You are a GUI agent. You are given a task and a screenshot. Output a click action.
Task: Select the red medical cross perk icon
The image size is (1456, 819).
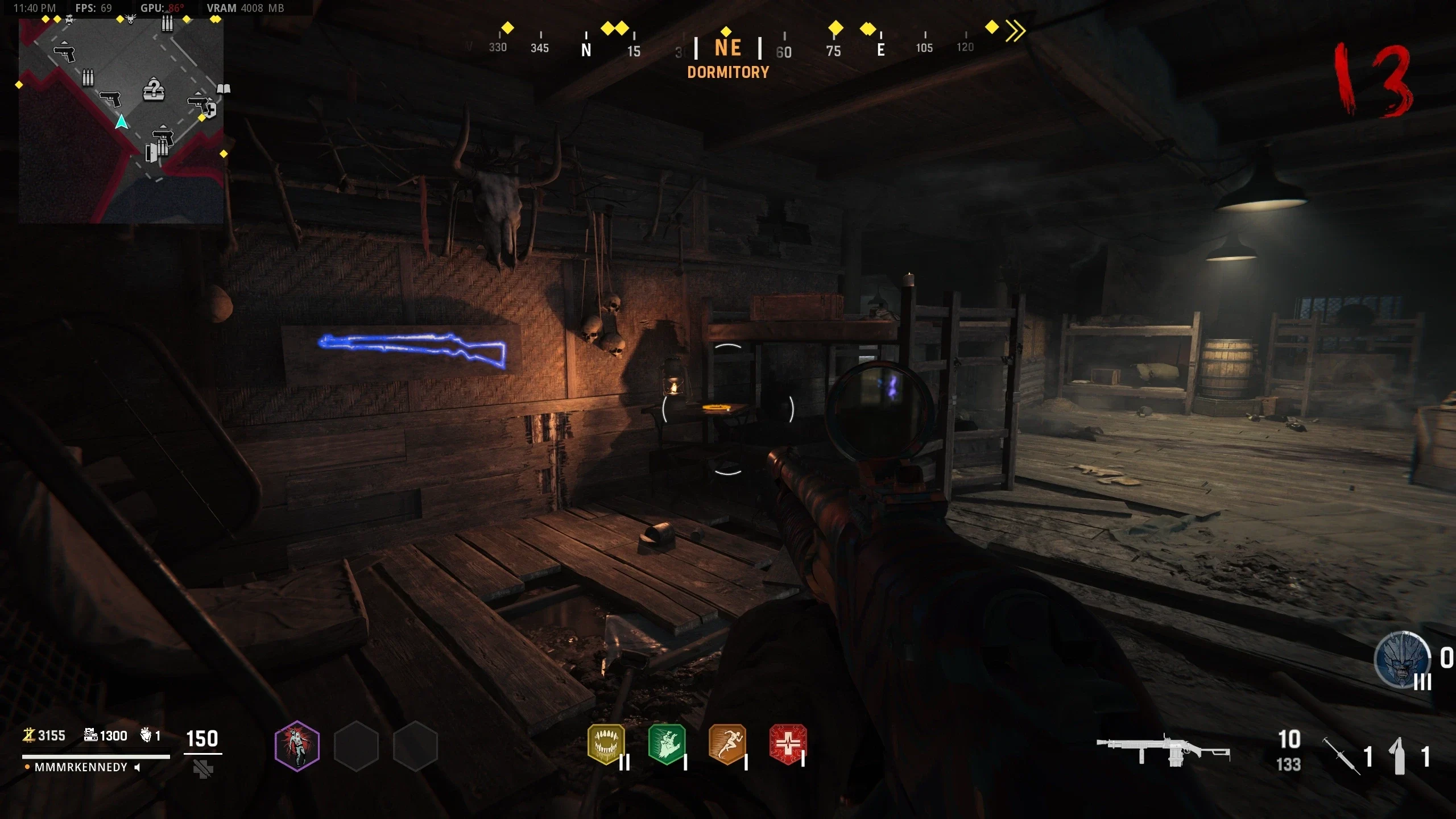788,744
